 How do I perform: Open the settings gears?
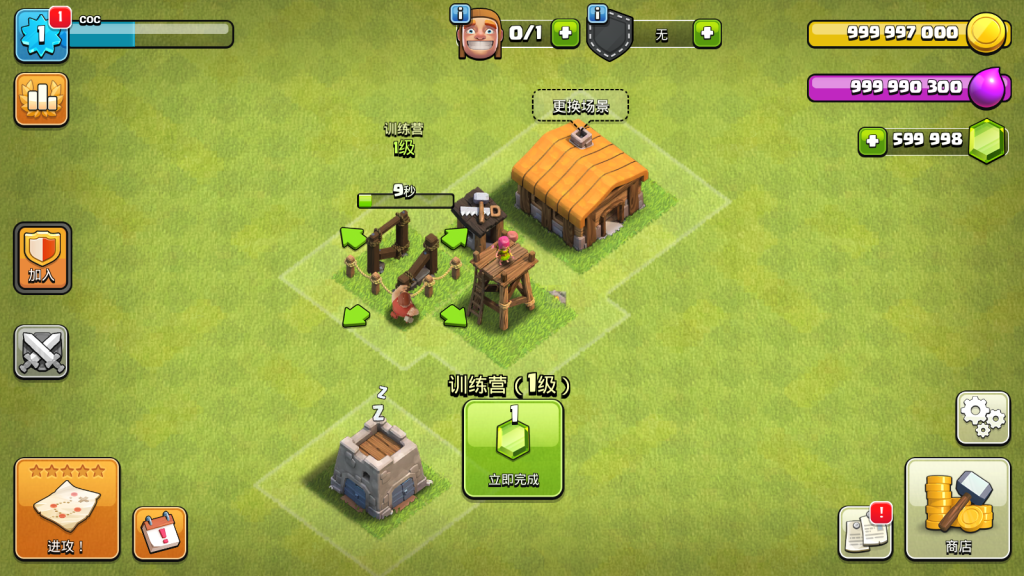point(982,417)
